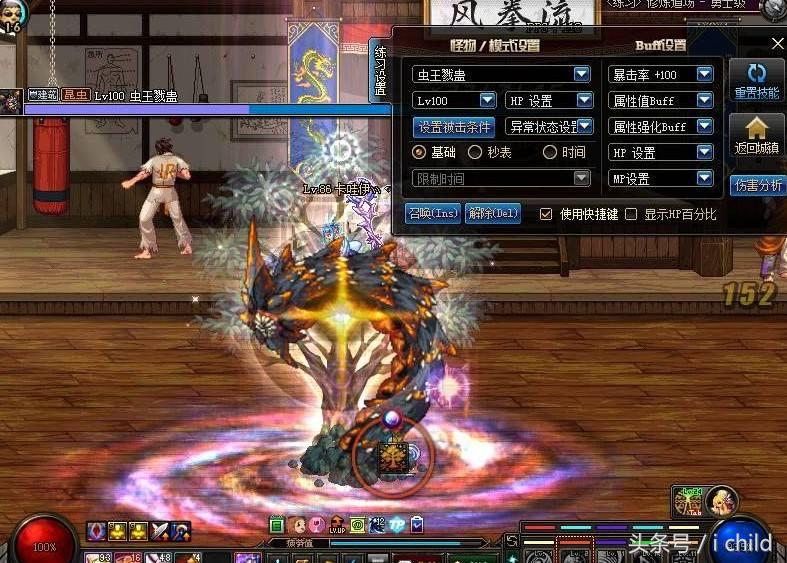This screenshot has height=563, width=787.
Task: Open the 暴击率 +100 buff dropdown
Action: pyautogui.click(x=704, y=74)
